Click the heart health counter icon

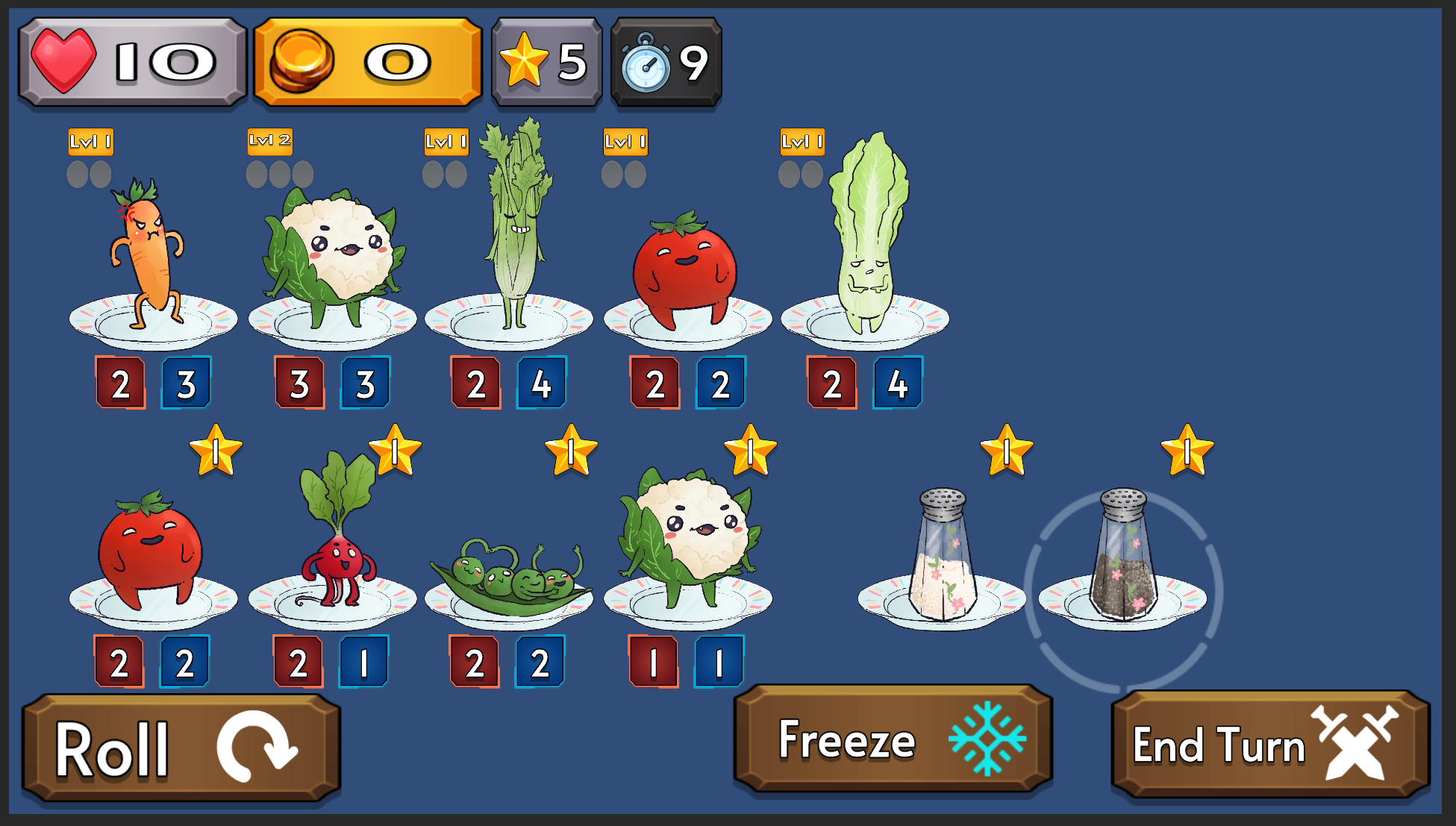[x=63, y=63]
